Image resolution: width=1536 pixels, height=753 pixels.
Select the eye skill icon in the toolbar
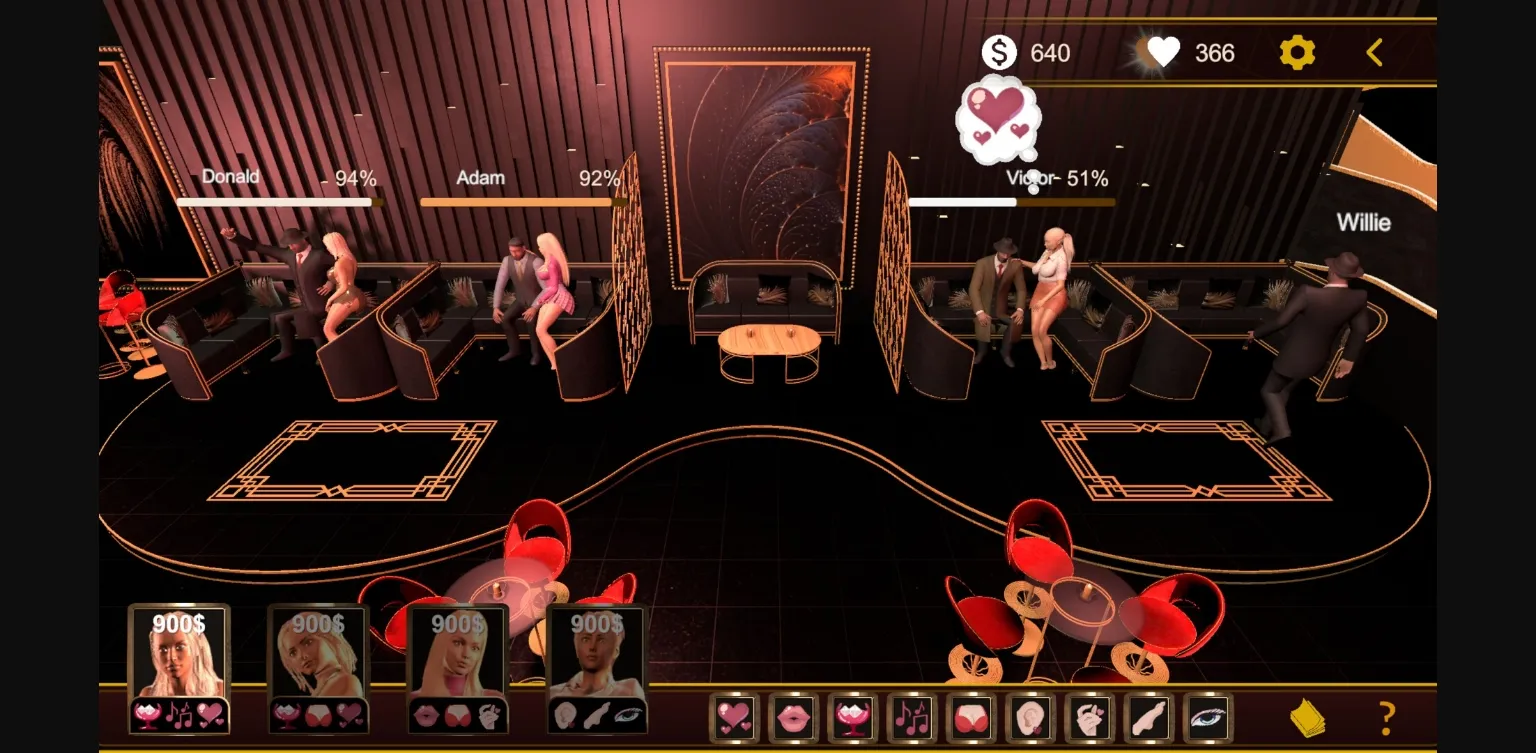(x=1208, y=718)
